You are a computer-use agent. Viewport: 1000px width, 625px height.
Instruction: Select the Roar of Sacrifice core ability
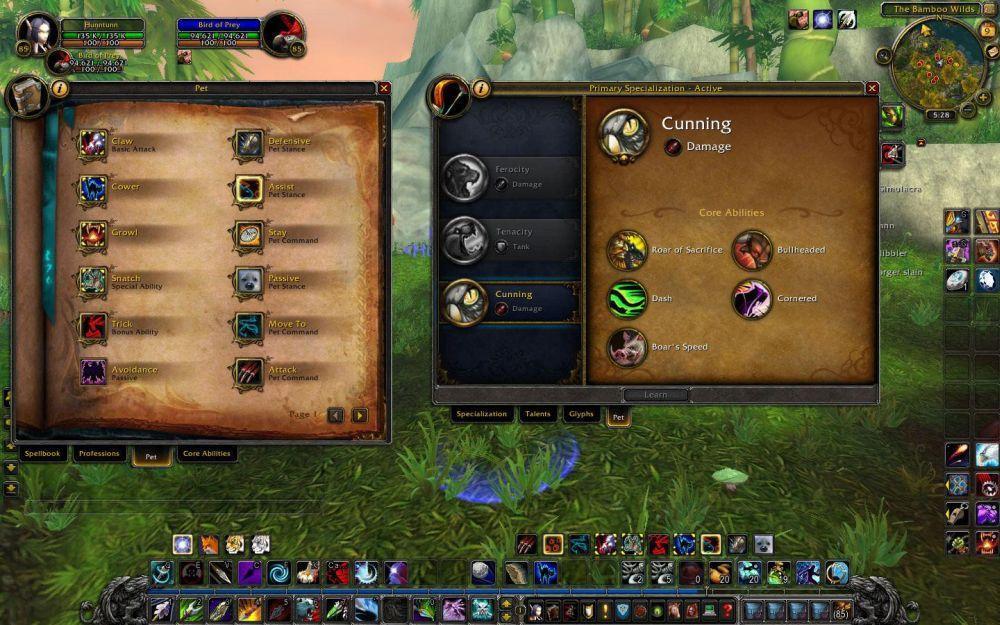pyautogui.click(x=627, y=250)
